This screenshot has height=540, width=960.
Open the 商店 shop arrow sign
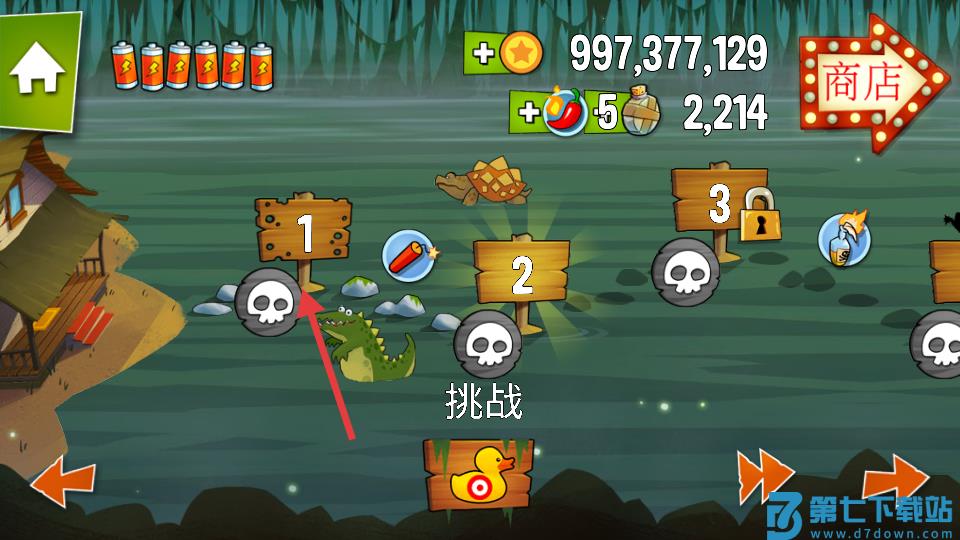tap(868, 82)
